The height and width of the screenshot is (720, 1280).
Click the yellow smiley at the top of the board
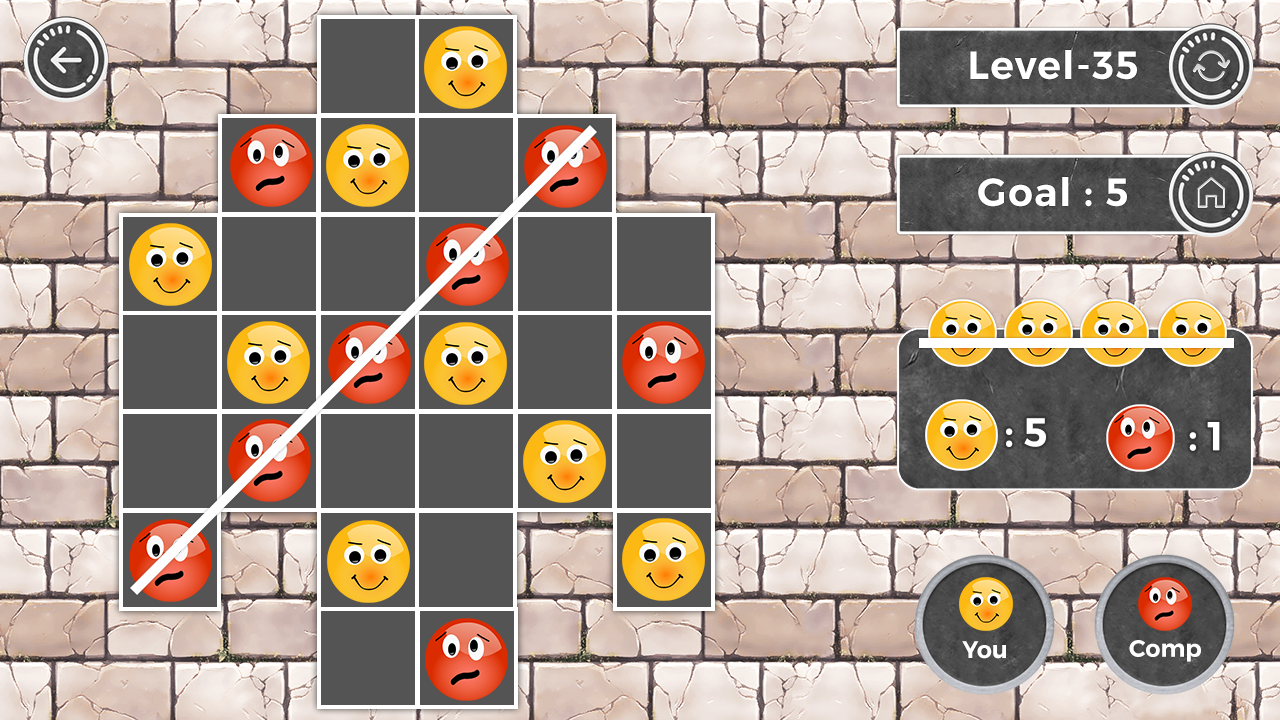(466, 66)
